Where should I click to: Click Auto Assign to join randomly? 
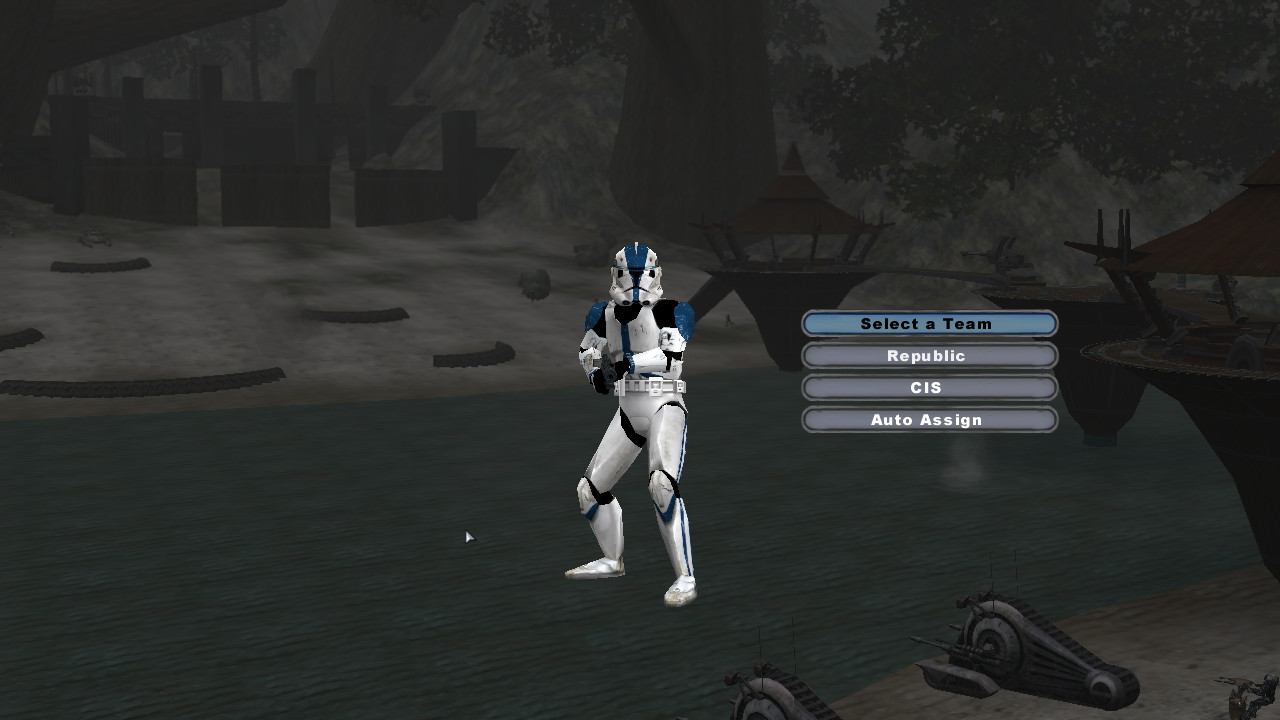[x=928, y=419]
